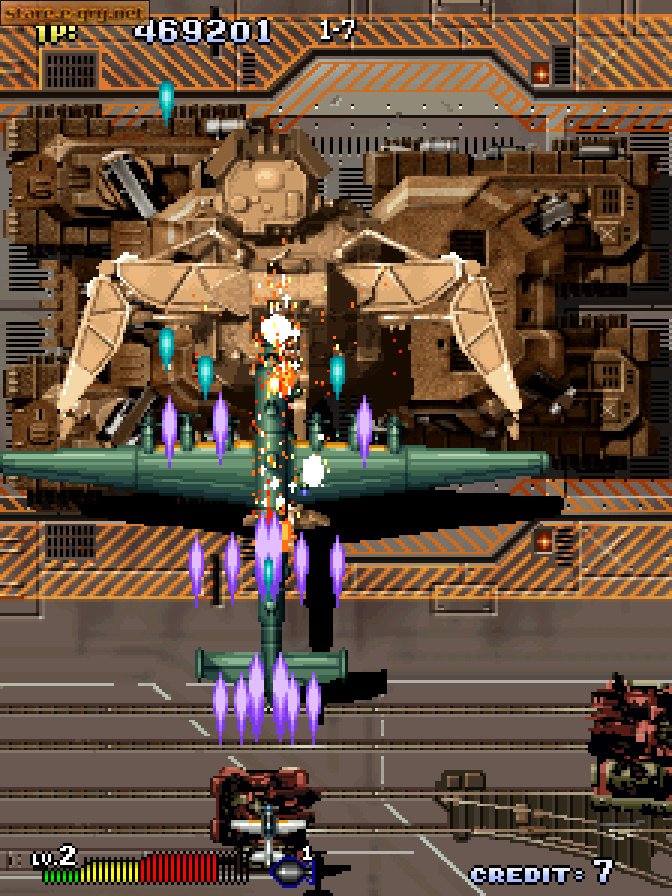The height and width of the screenshot is (896, 672).
Task: Click the bomb stock icon
Action: pyautogui.click(x=291, y=870)
